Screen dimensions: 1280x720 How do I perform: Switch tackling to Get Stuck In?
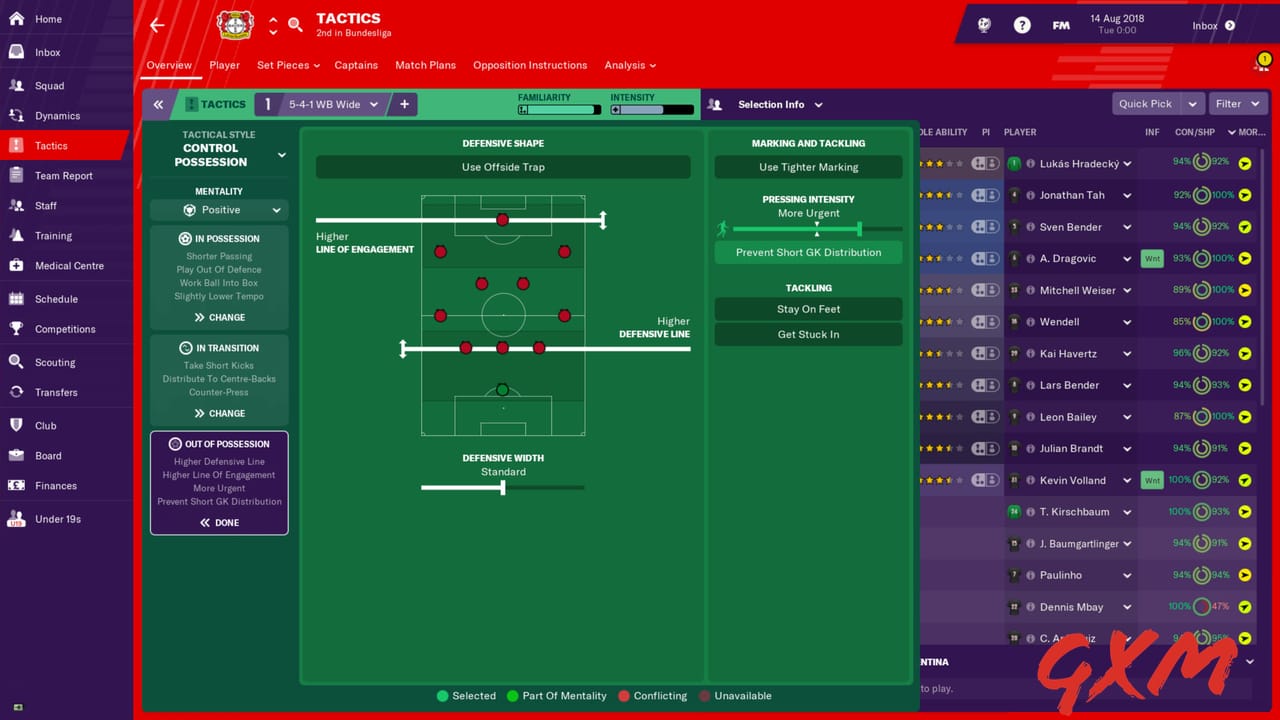tap(808, 334)
